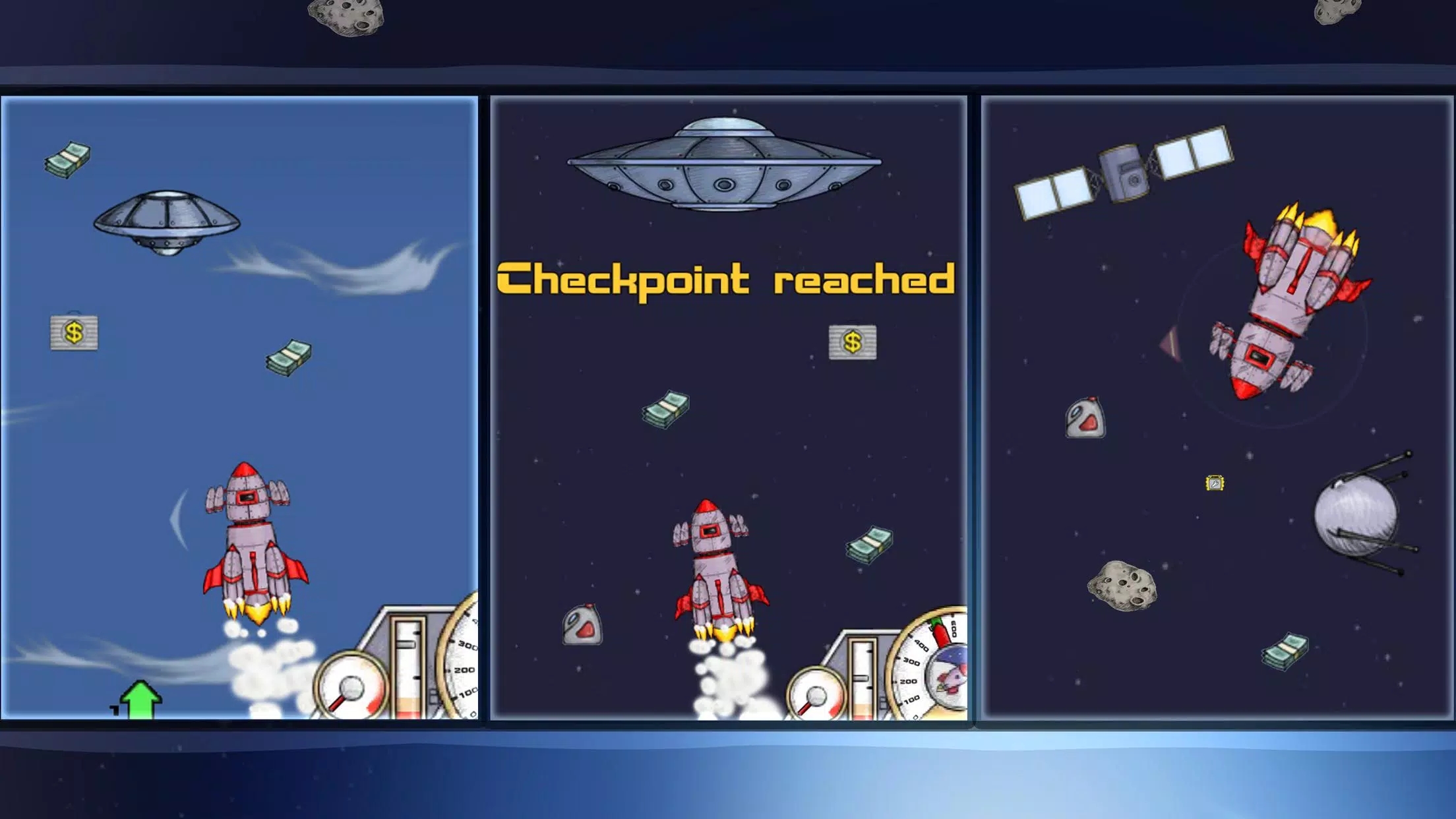Viewport: 1456px width, 819px height.
Task: Click the vertical fuel level indicator
Action: click(x=407, y=666)
